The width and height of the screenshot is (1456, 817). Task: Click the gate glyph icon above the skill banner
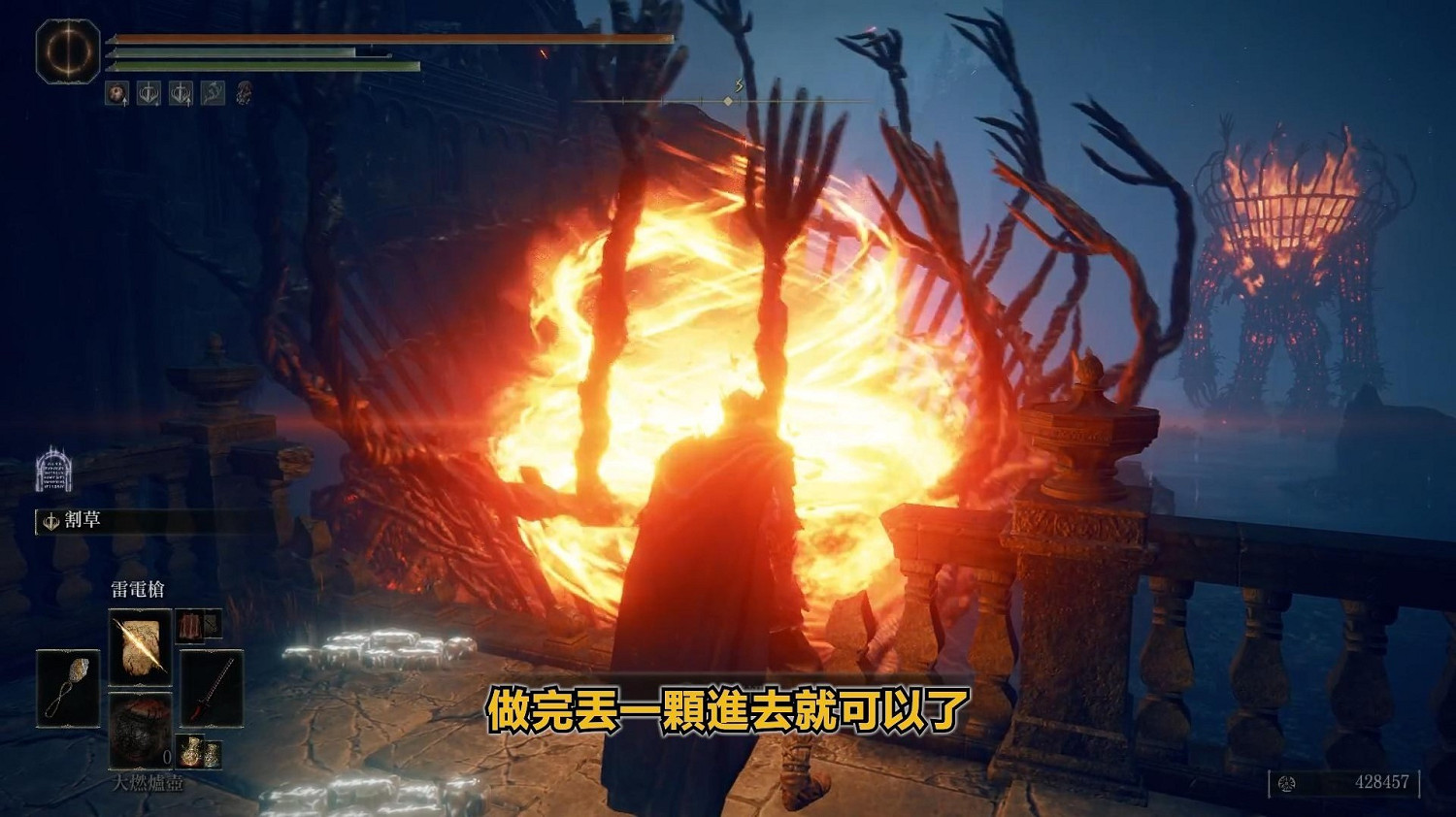click(53, 471)
